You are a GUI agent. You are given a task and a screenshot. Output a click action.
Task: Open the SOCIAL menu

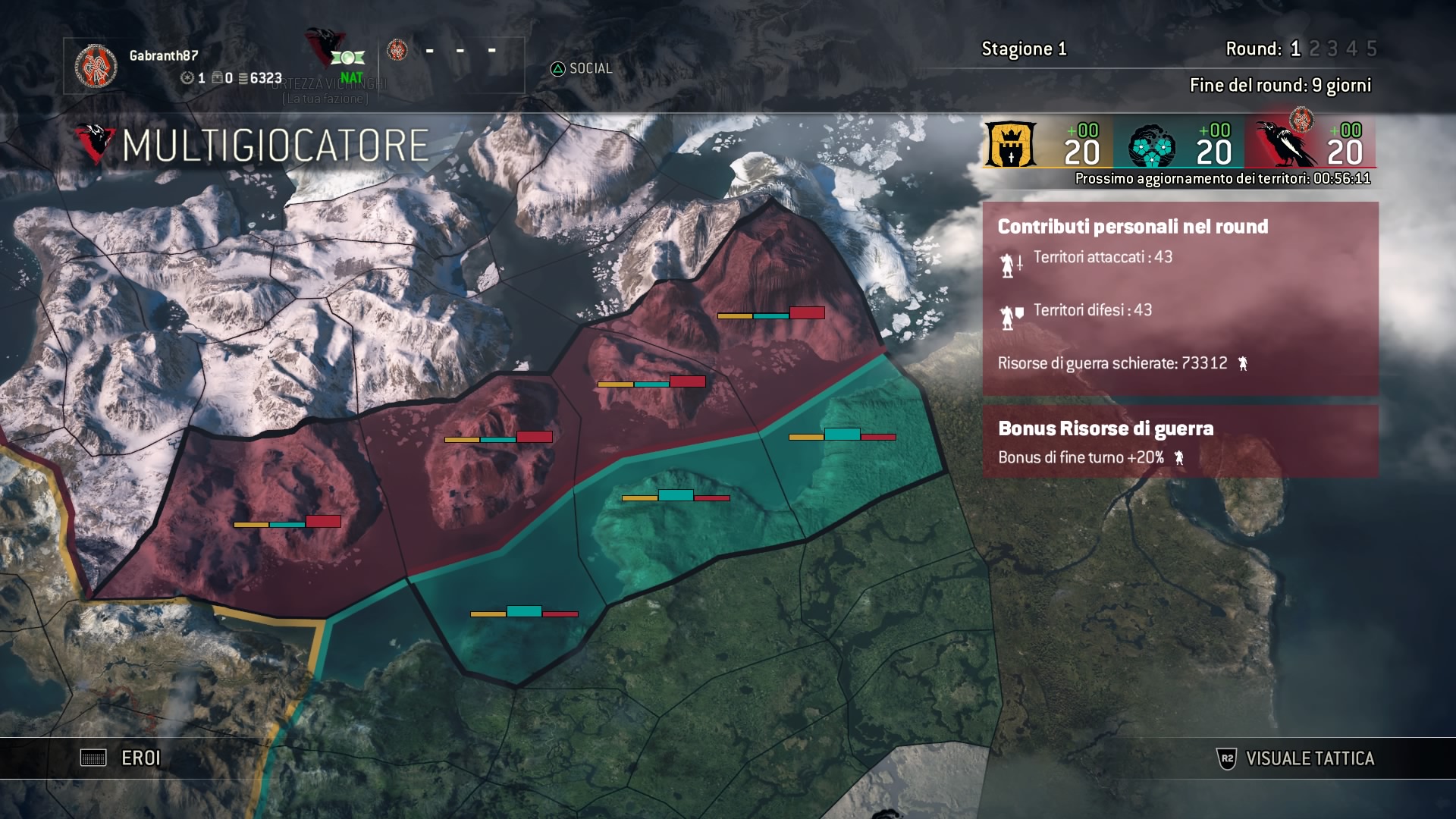[582, 69]
